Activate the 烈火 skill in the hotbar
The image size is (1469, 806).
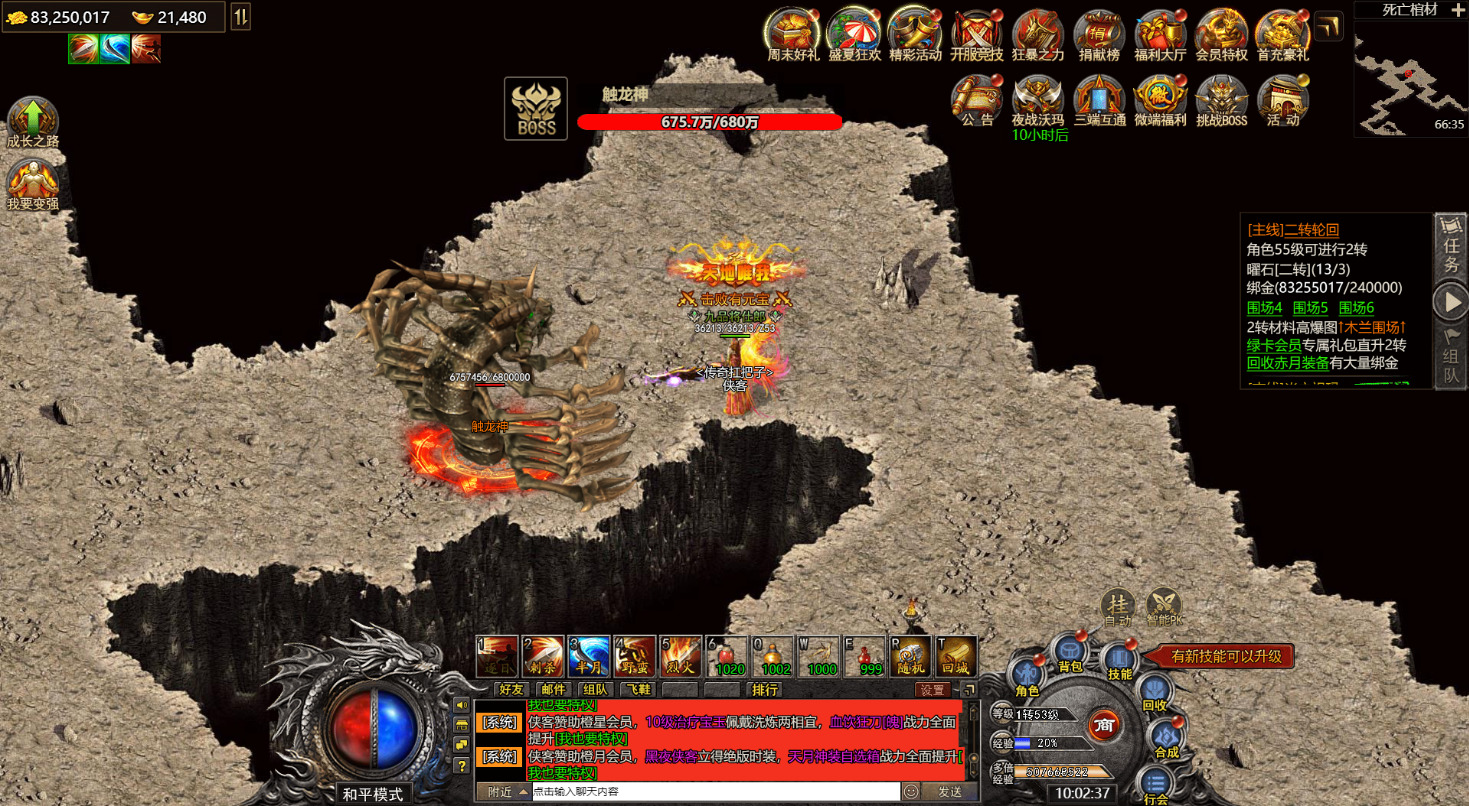(x=680, y=656)
